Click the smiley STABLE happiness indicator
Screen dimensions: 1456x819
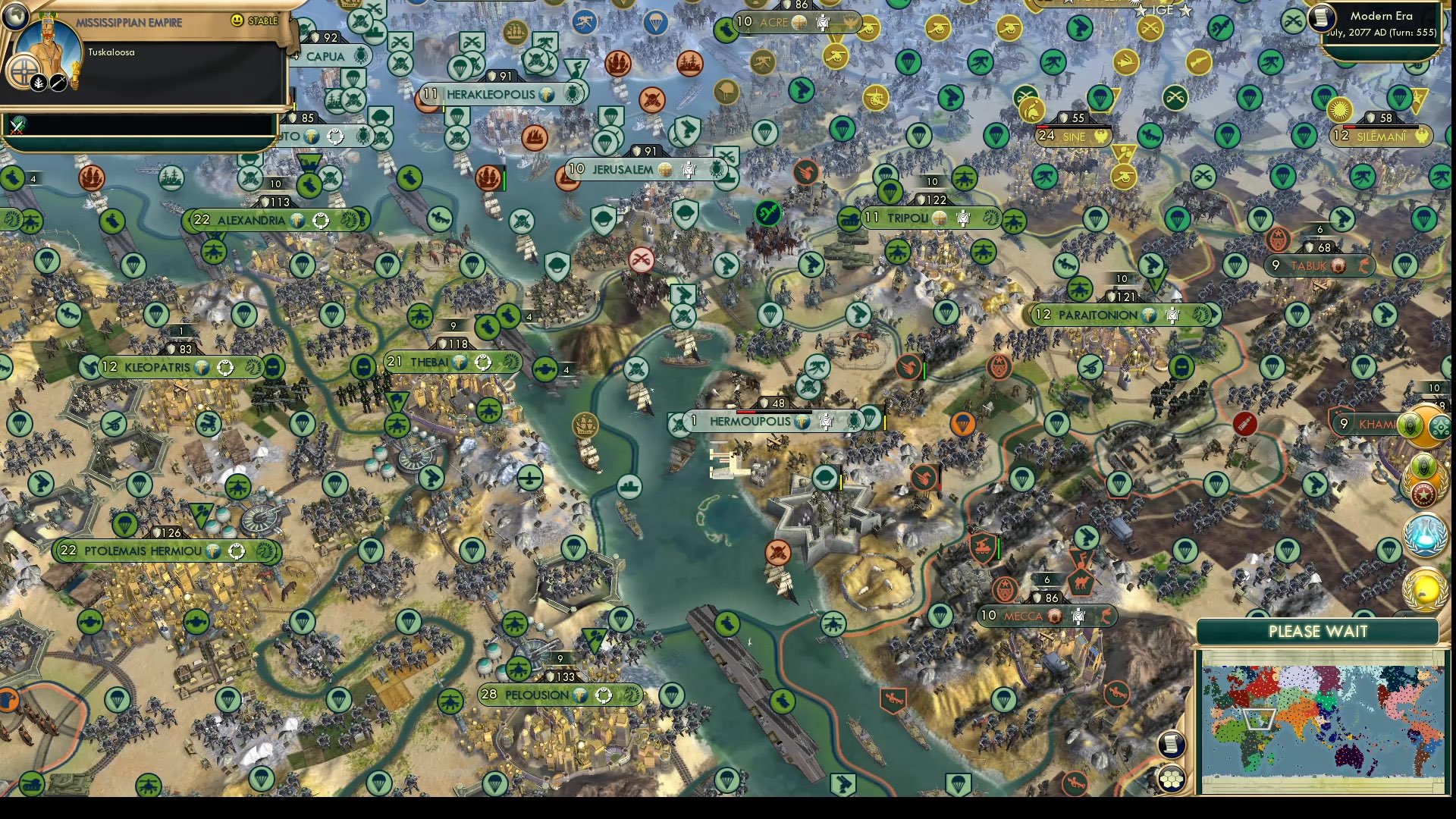[237, 20]
